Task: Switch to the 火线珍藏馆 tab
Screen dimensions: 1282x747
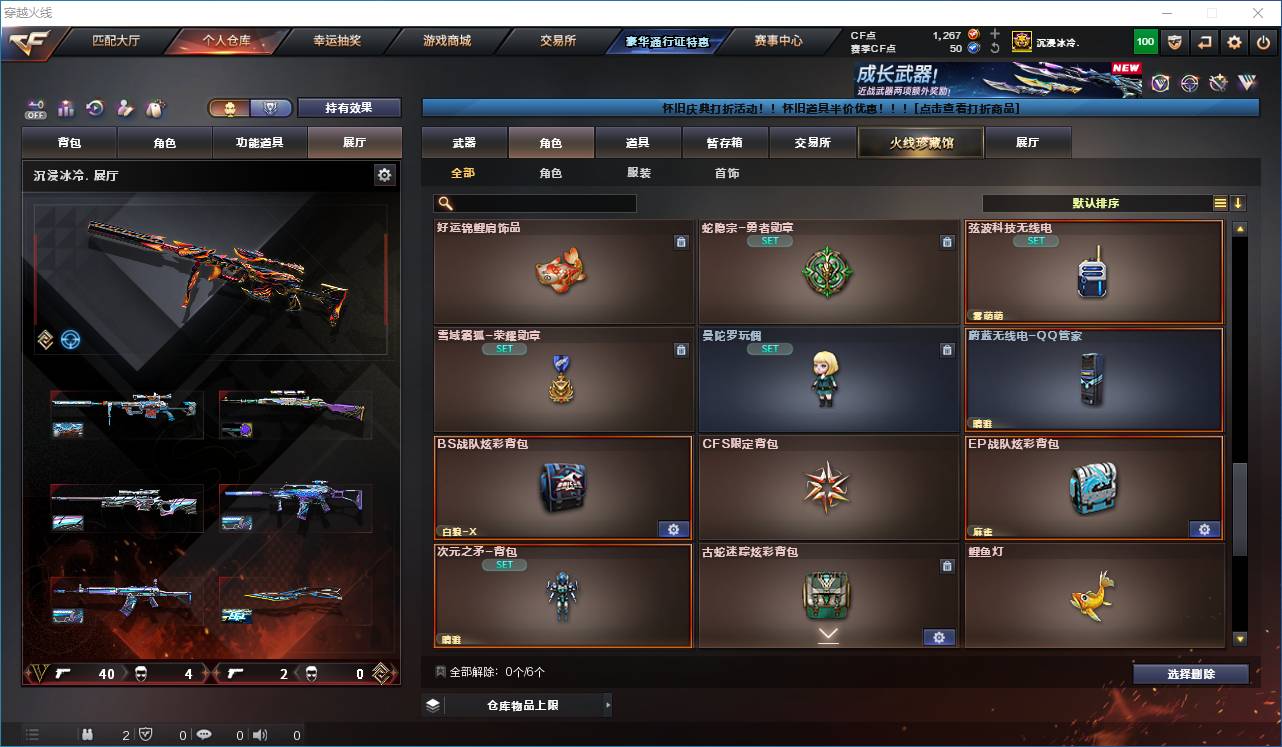Action: [919, 142]
